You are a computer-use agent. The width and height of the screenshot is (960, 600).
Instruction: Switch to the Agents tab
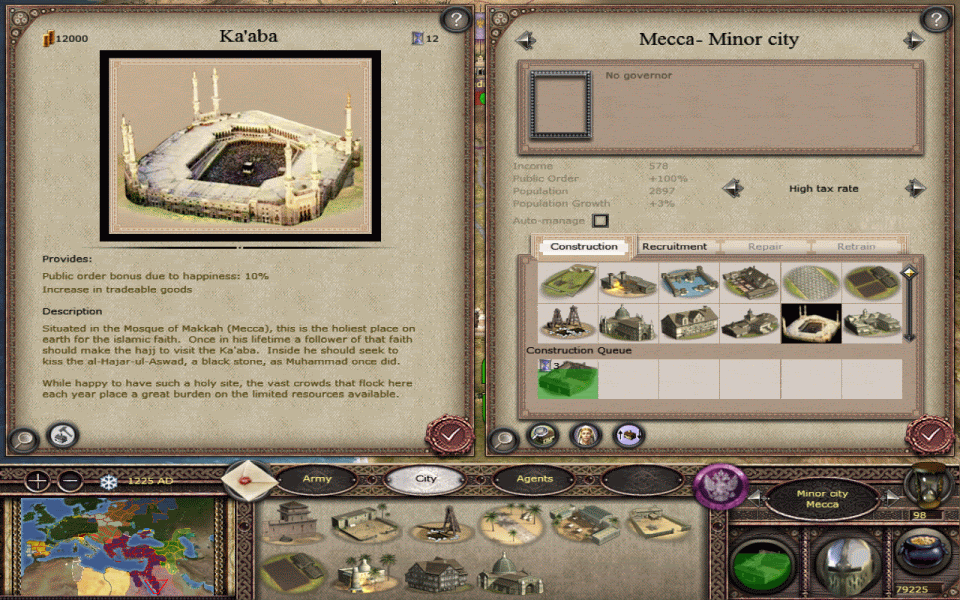tap(534, 479)
